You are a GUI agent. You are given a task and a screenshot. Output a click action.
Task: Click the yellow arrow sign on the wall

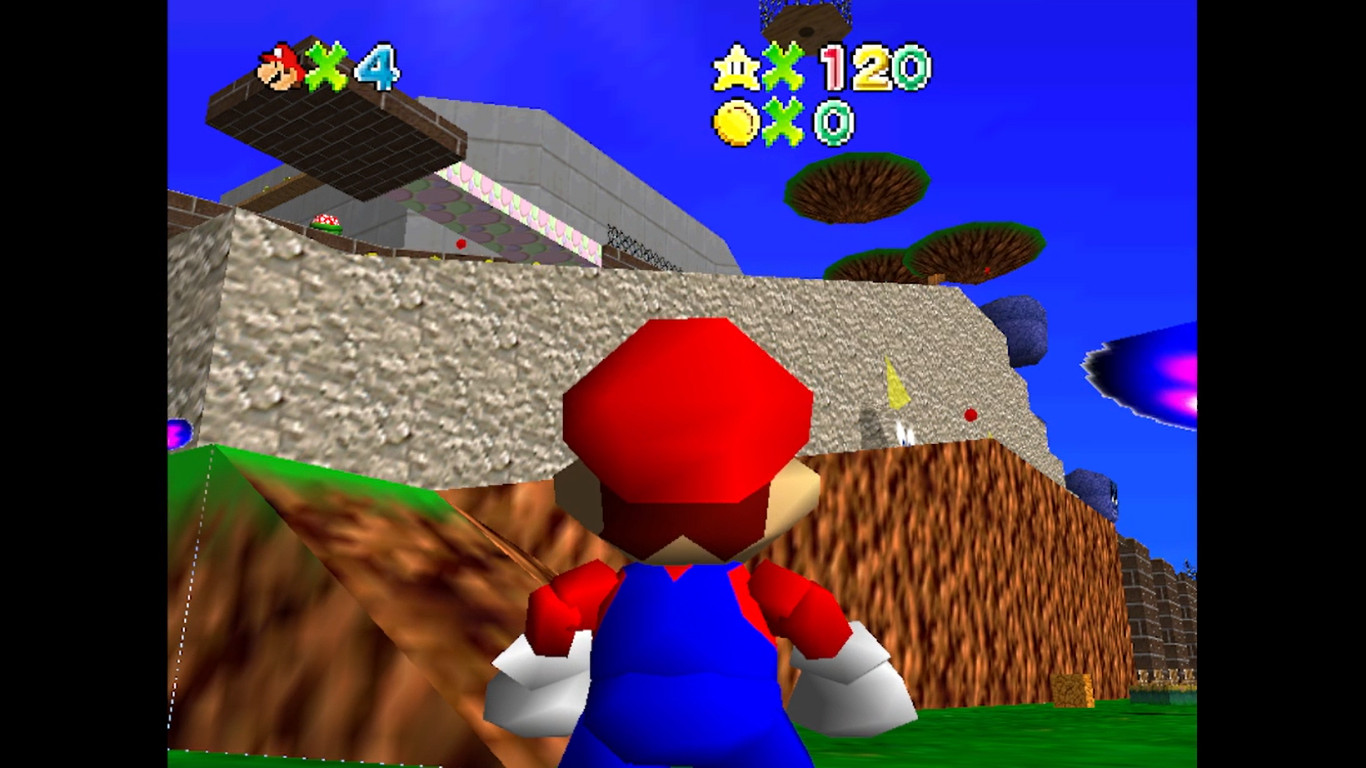point(895,382)
